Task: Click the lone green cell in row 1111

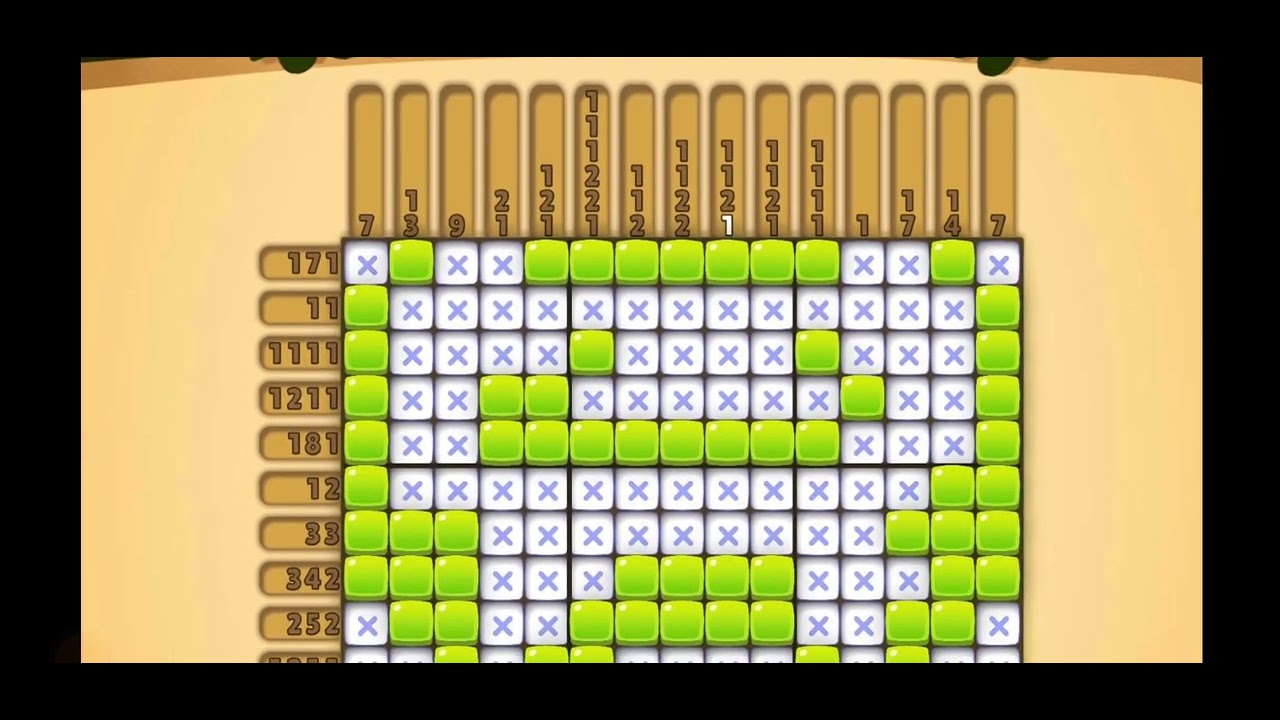Action: pyautogui.click(x=593, y=355)
